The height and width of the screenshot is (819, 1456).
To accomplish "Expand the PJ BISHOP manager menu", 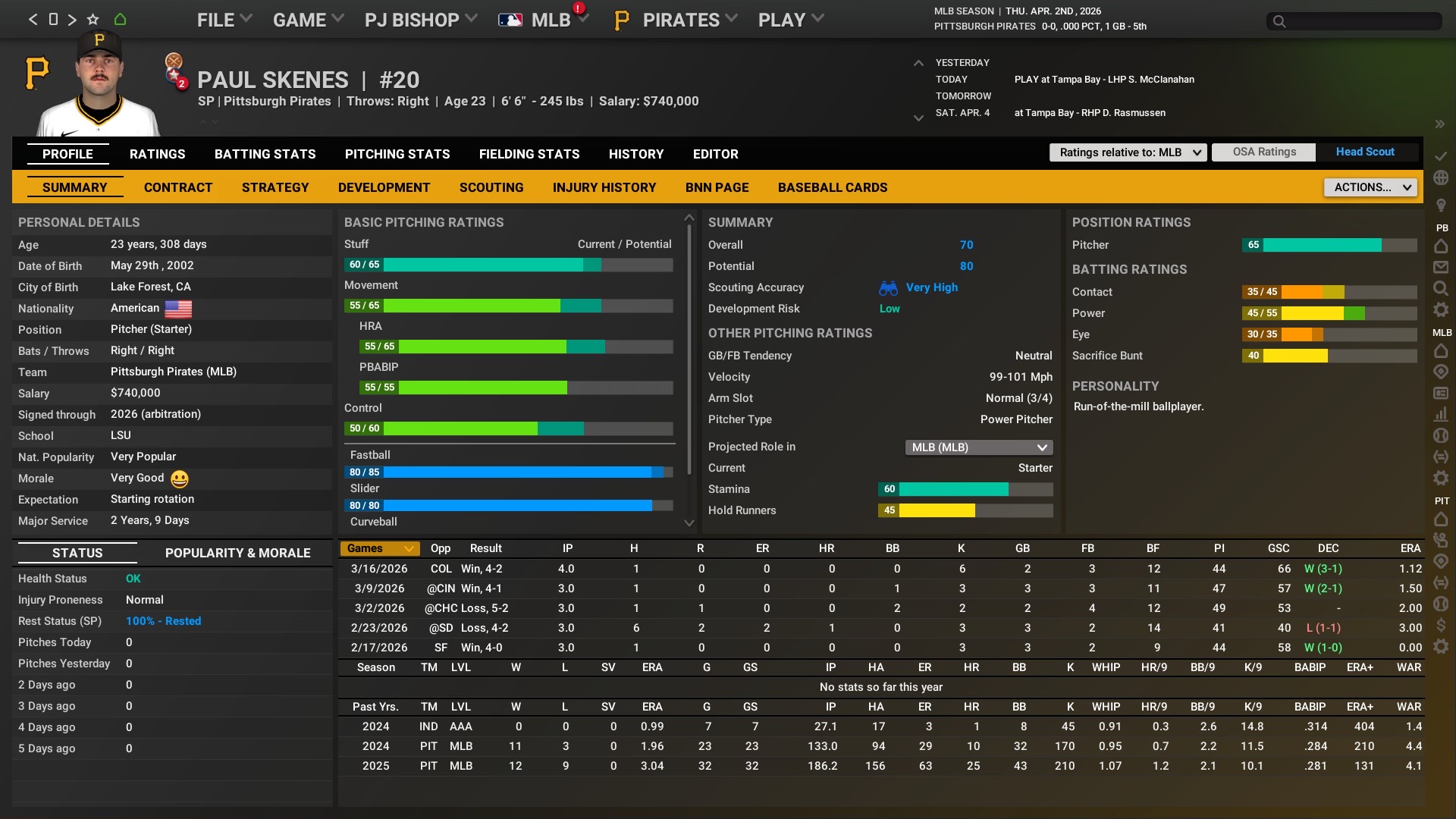I will point(421,20).
